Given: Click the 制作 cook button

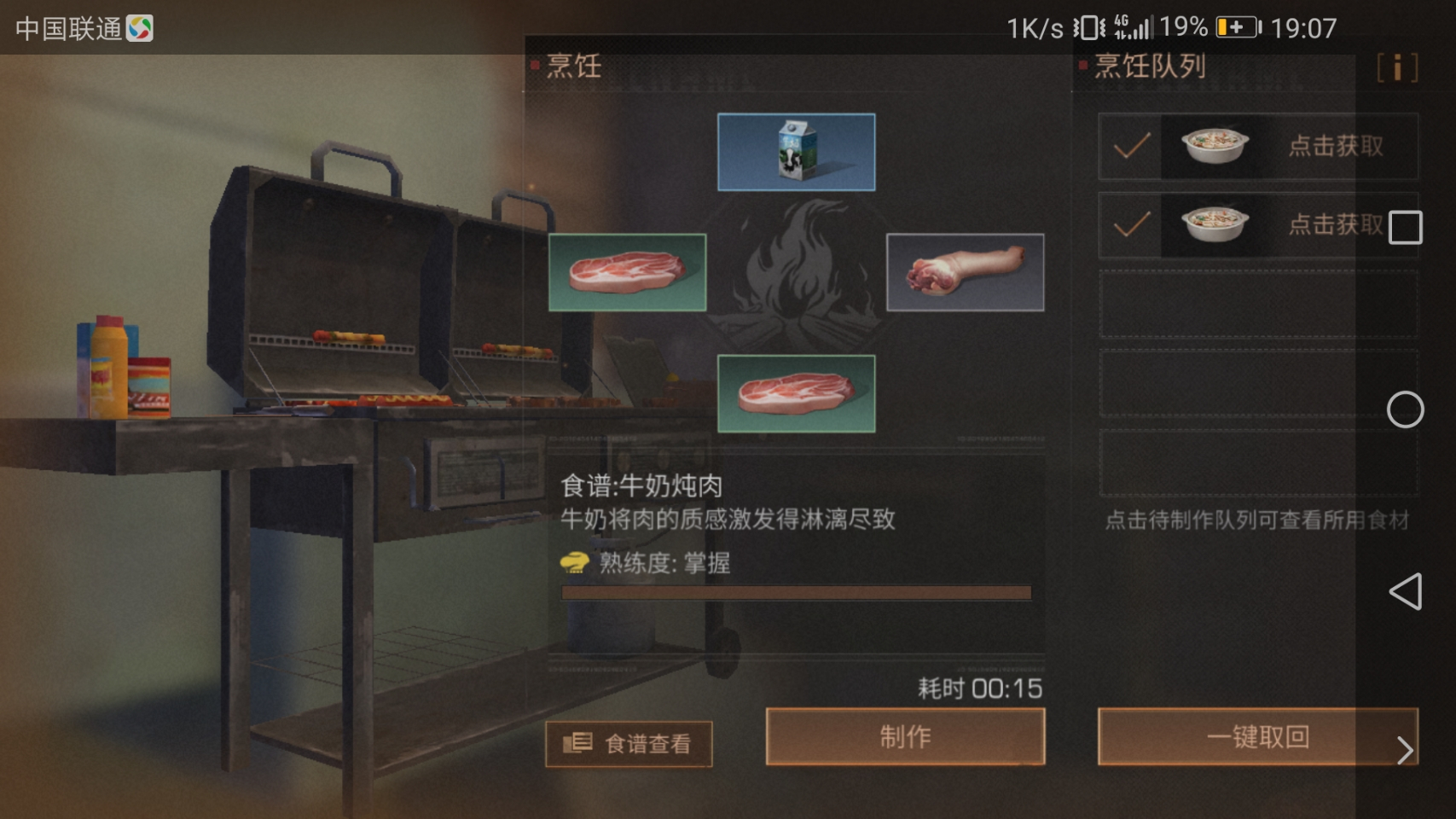Looking at the screenshot, I should 905,736.
